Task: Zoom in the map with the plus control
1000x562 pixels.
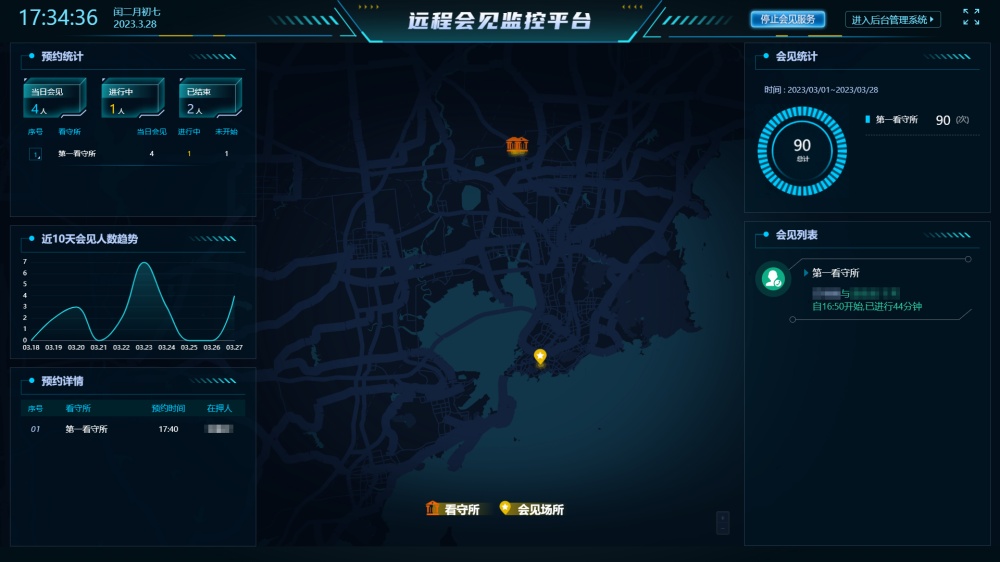Action: (723, 517)
